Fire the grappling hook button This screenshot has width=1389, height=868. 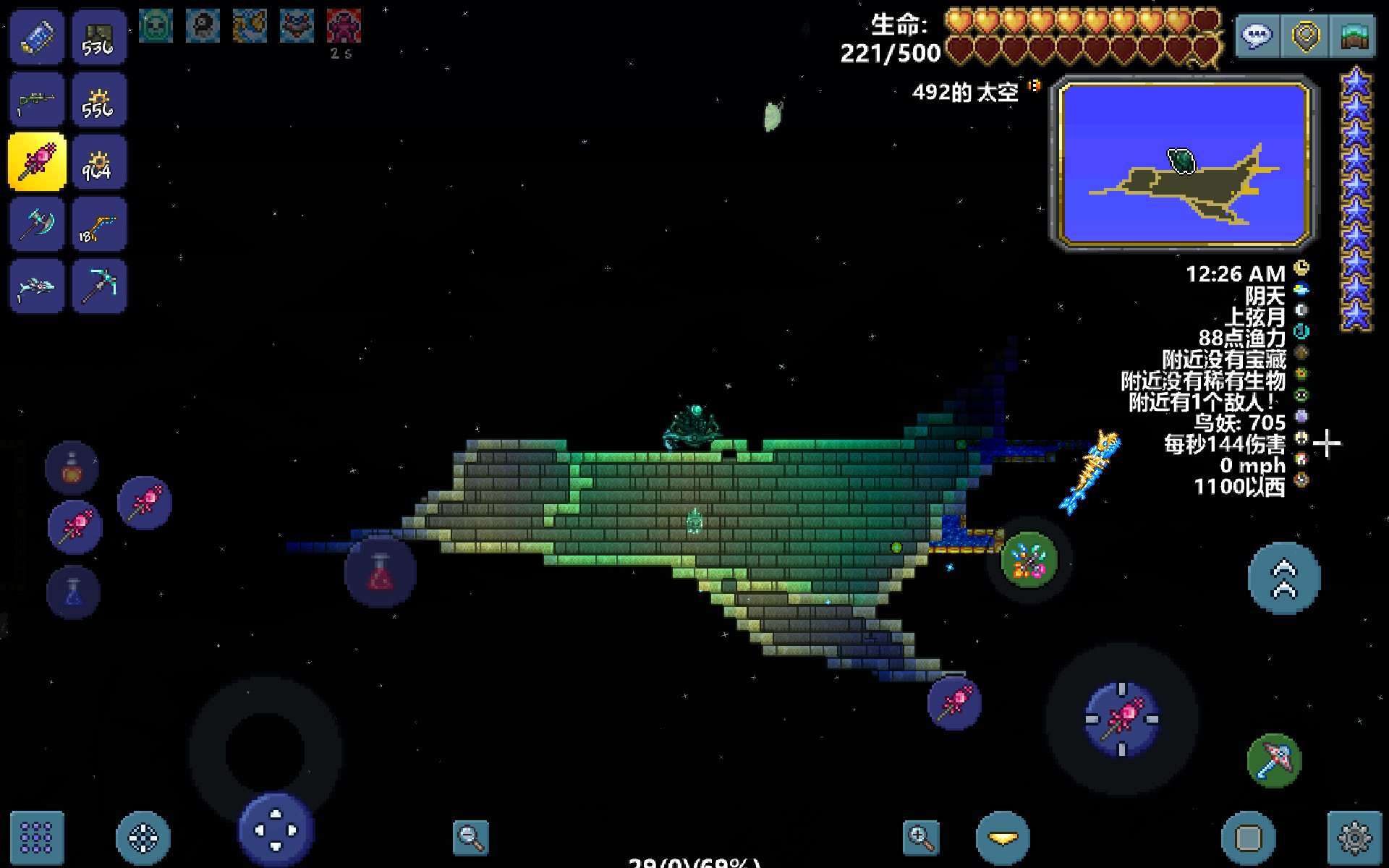point(1274,760)
